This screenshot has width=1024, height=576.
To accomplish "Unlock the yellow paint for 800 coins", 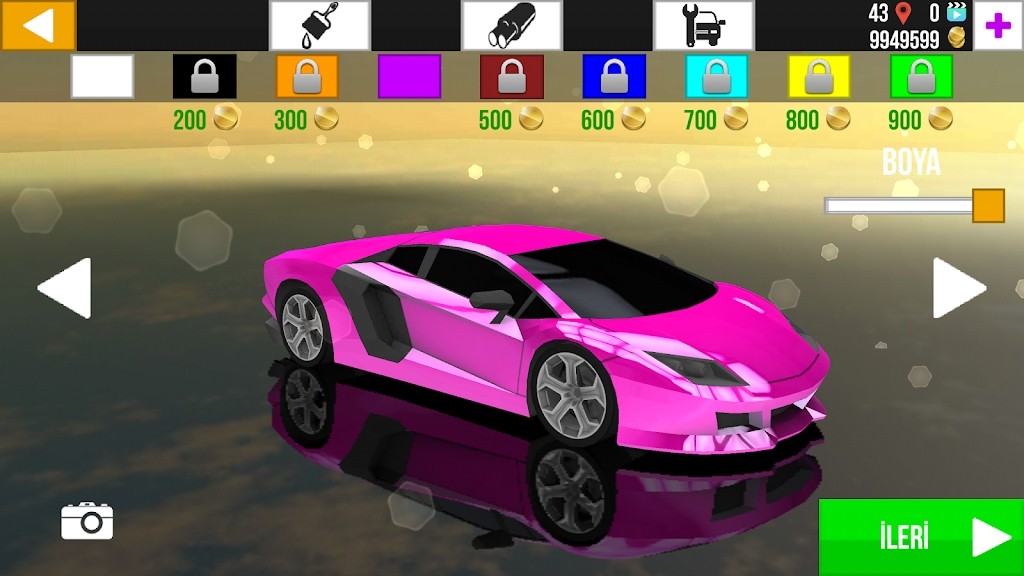I will tap(818, 76).
